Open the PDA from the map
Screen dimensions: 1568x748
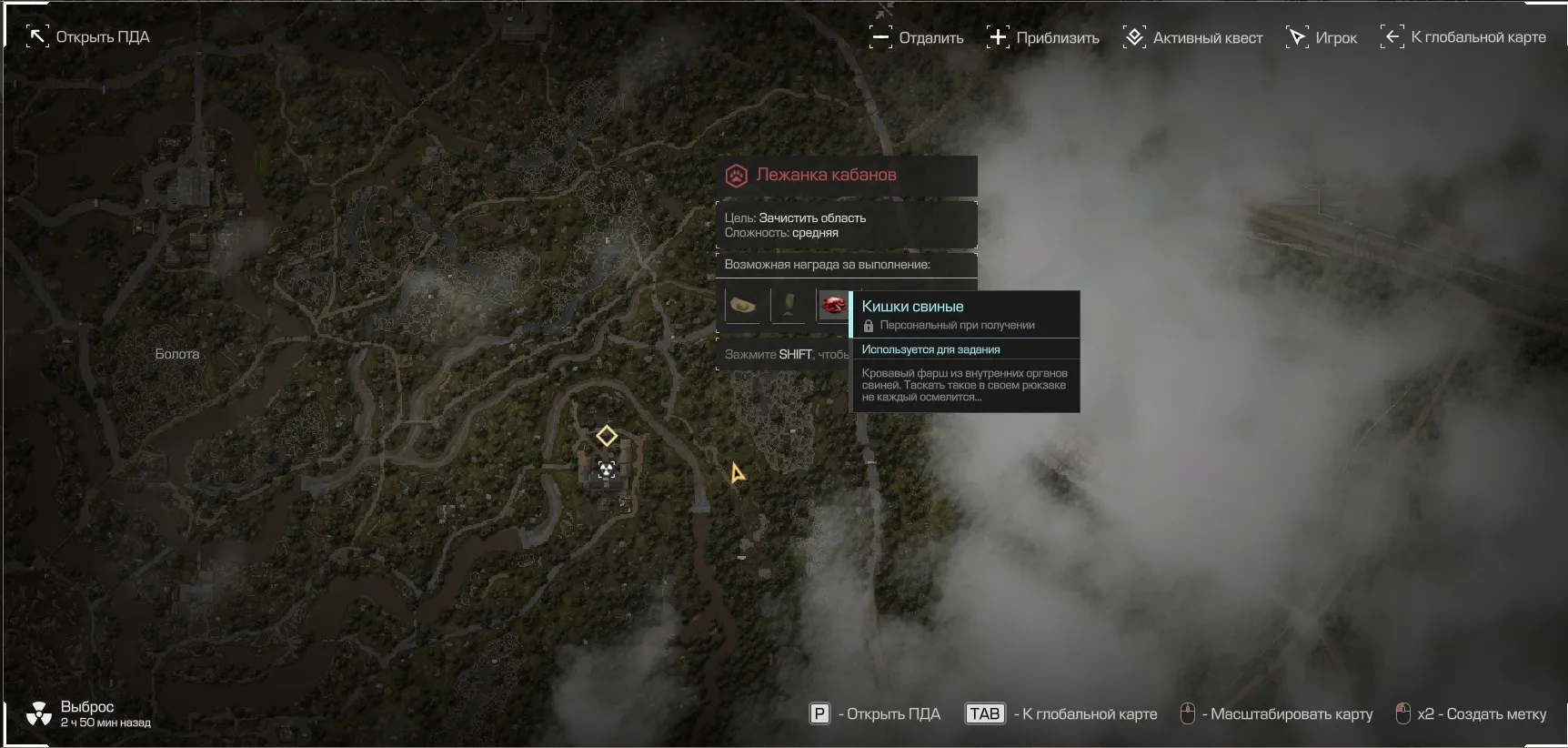pos(87,37)
